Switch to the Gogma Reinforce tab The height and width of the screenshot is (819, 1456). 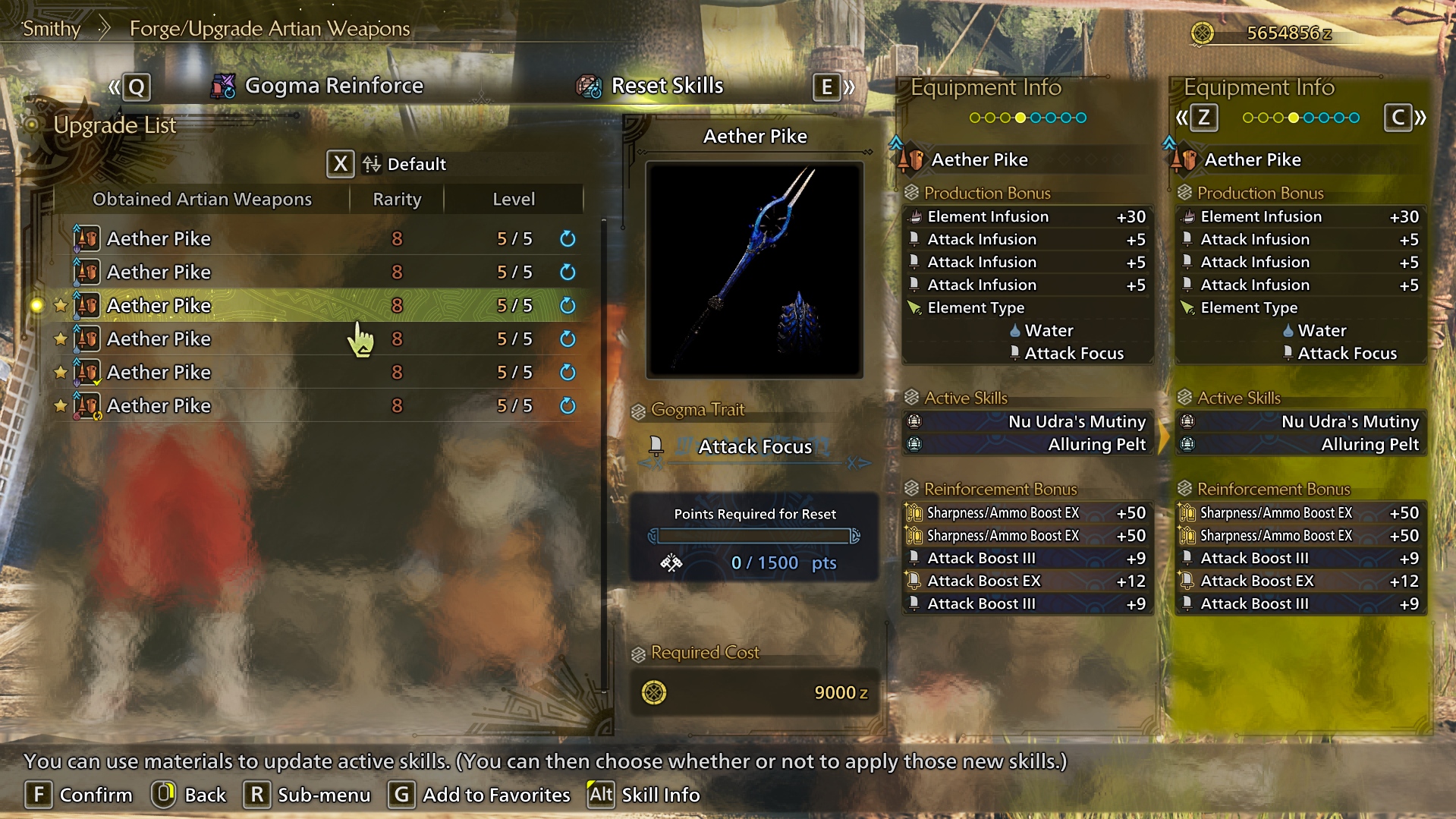319,87
